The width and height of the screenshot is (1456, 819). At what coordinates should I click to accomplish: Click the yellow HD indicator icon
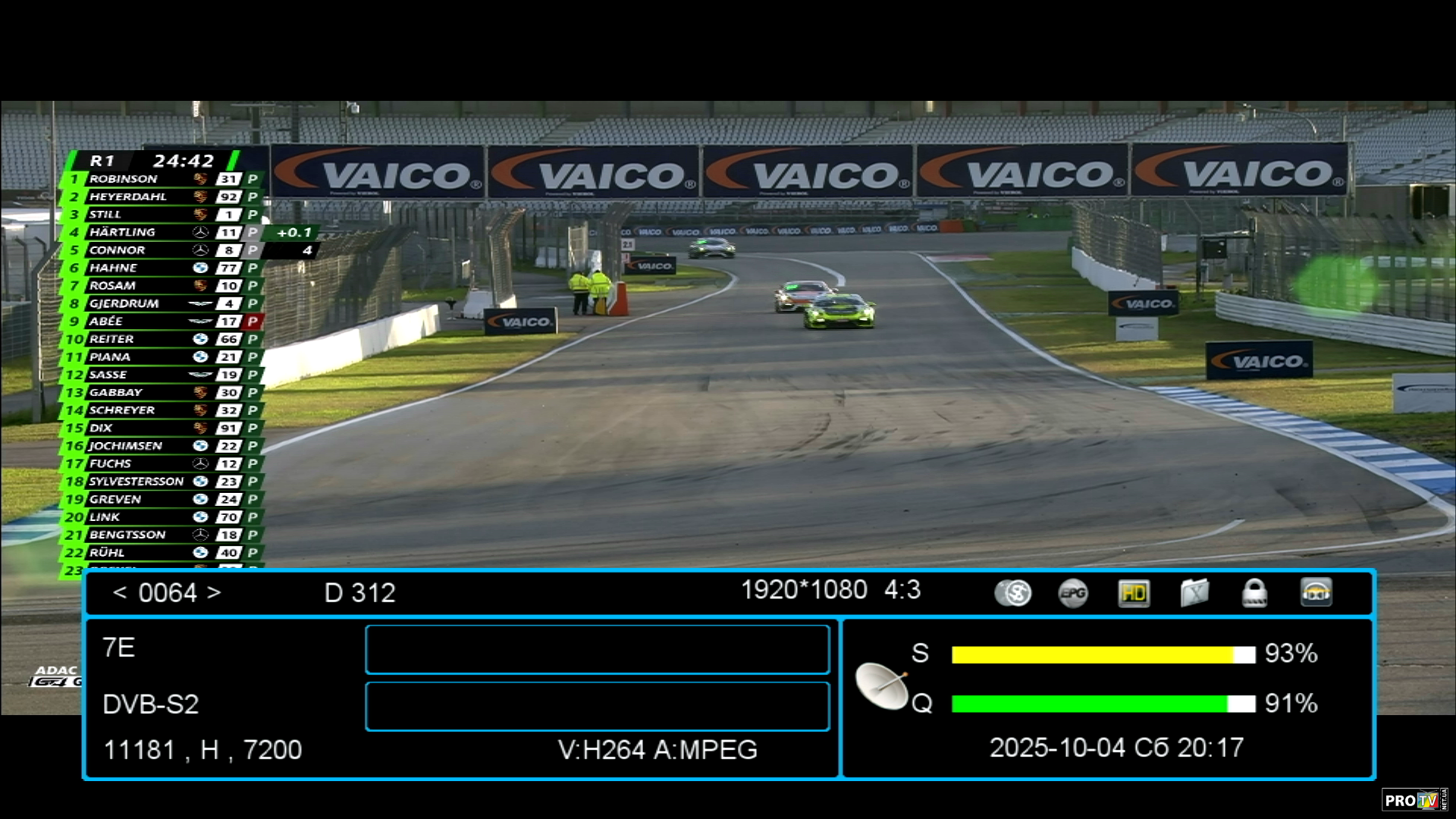coord(1134,593)
